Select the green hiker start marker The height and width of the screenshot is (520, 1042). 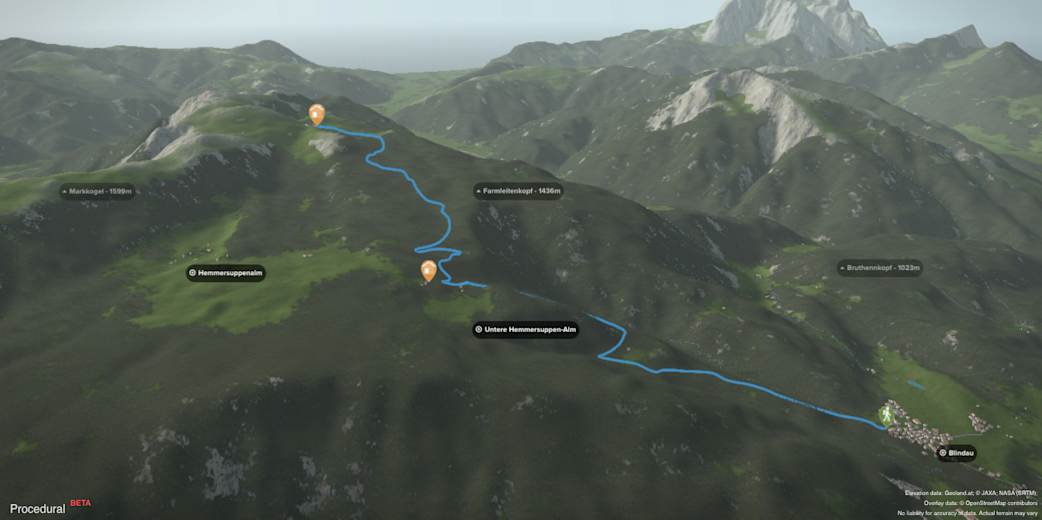pos(886,413)
